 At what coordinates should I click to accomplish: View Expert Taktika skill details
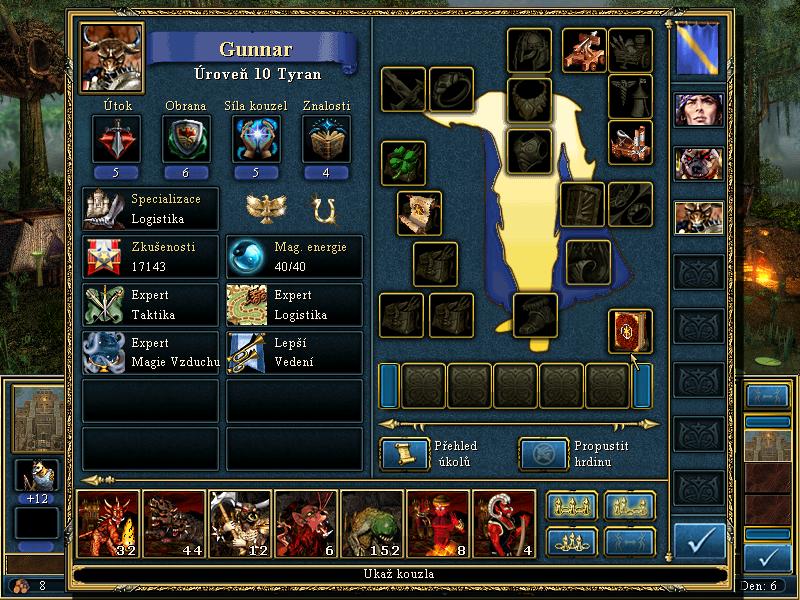(x=150, y=304)
